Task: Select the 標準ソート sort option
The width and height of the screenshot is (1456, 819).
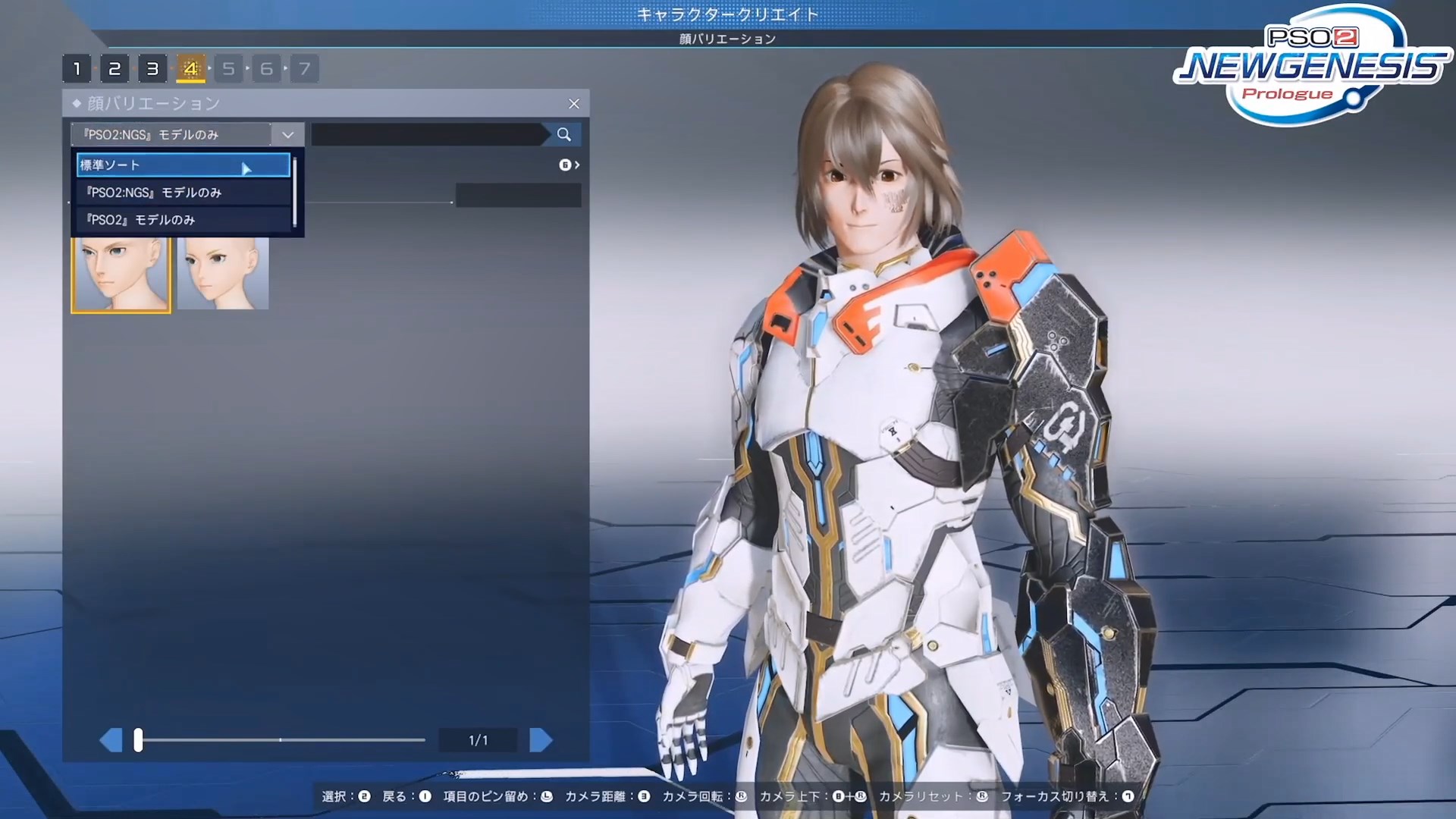Action: (182, 165)
